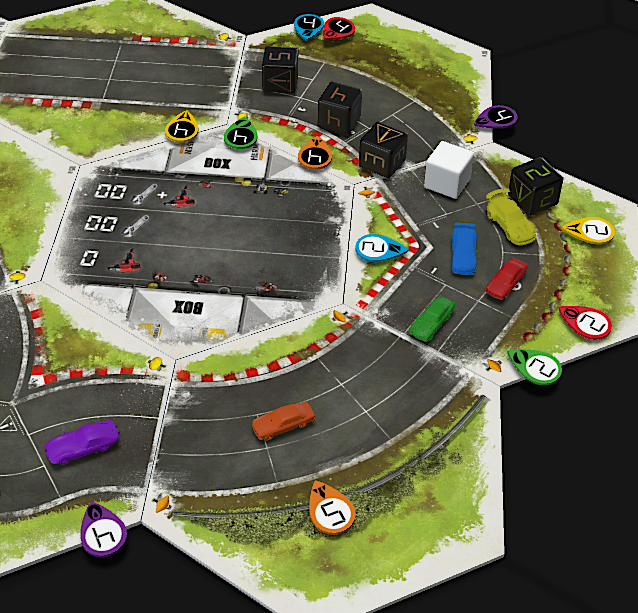Screen dimensions: 638x613
Task: Select the yellow gear 4 token
Action: (183, 128)
